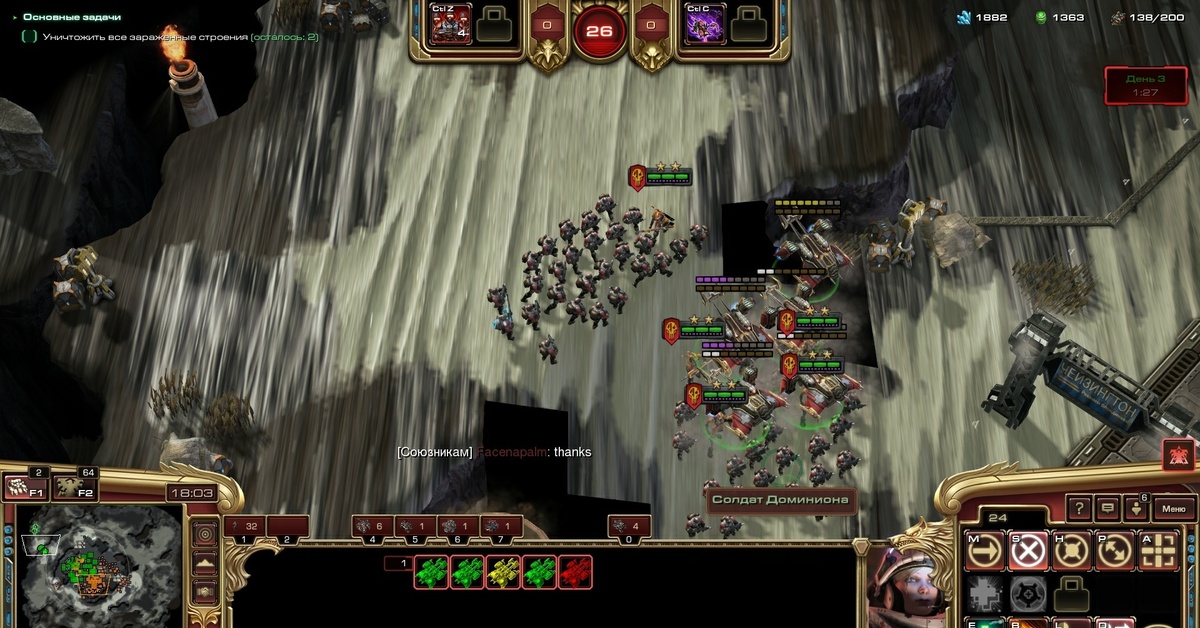Open the Меню button
1200x628 pixels.
coord(1172,508)
